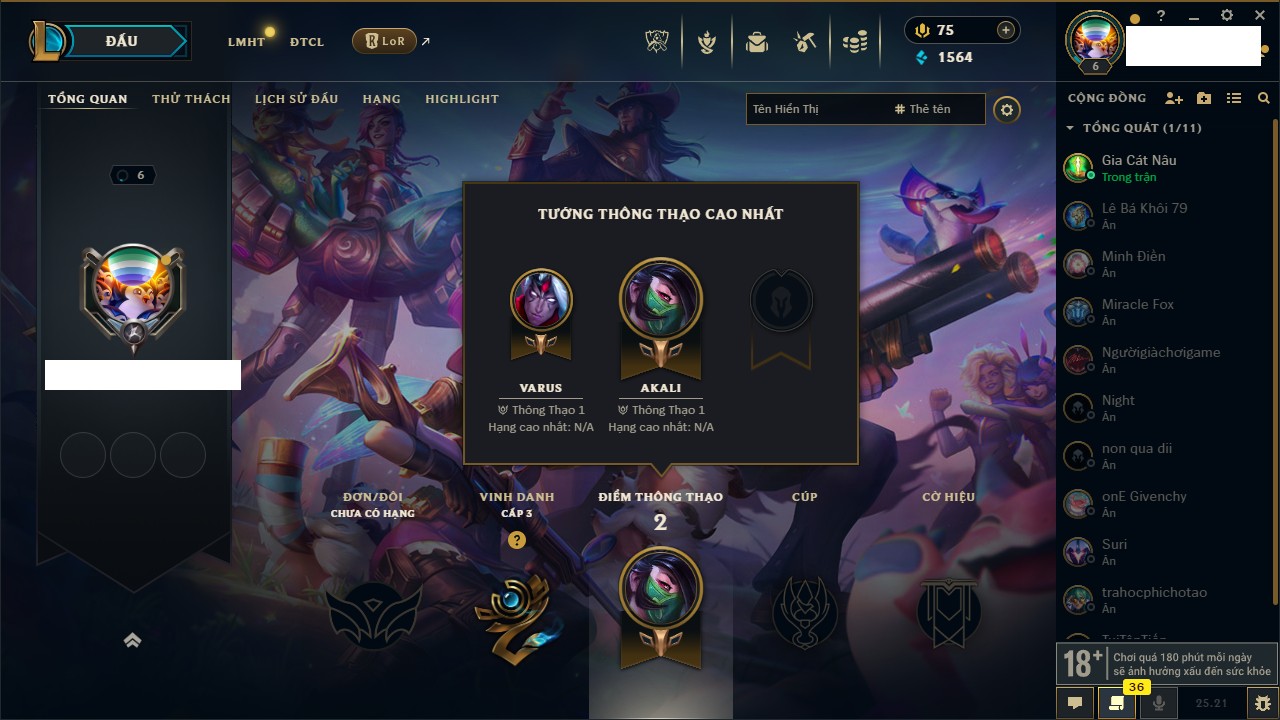Image resolution: width=1280 pixels, height=720 pixels.
Task: Select the HẠNG tab
Action: pyautogui.click(x=381, y=99)
